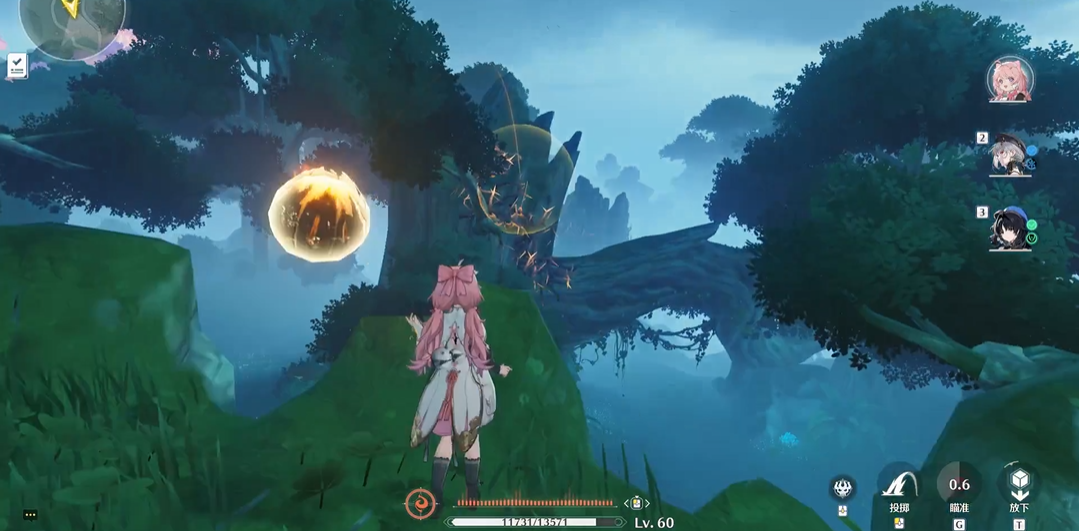Click the orange fire swirl element icon
Viewport: 1079px width, 531px height.
(419, 502)
